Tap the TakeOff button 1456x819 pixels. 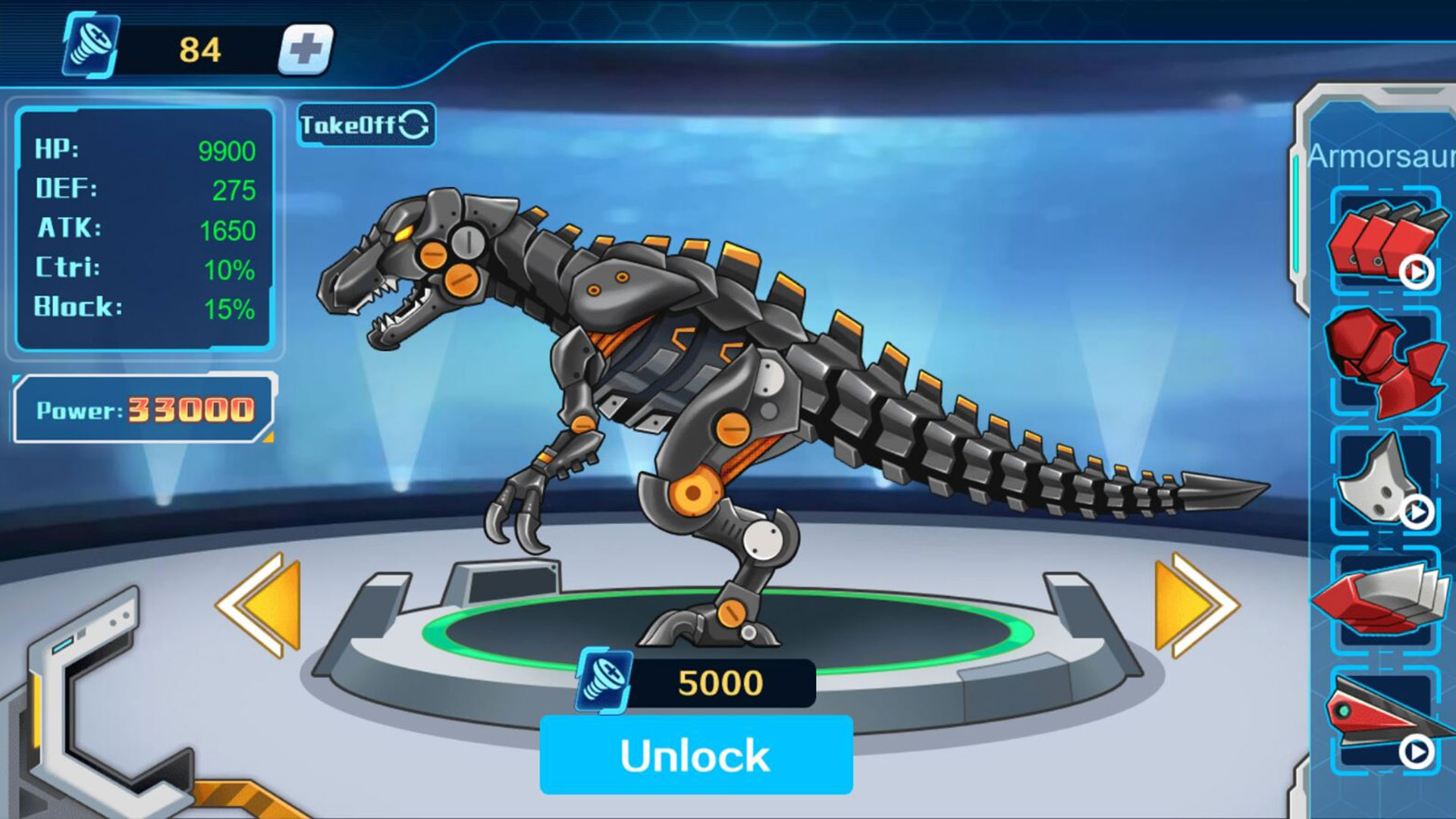pos(356,125)
